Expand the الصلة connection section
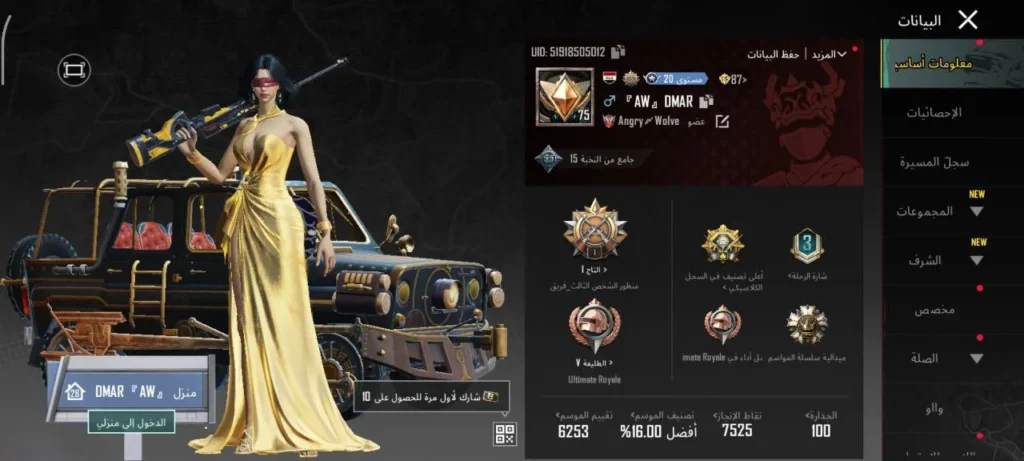This screenshot has height=461, width=1024. (x=945, y=358)
